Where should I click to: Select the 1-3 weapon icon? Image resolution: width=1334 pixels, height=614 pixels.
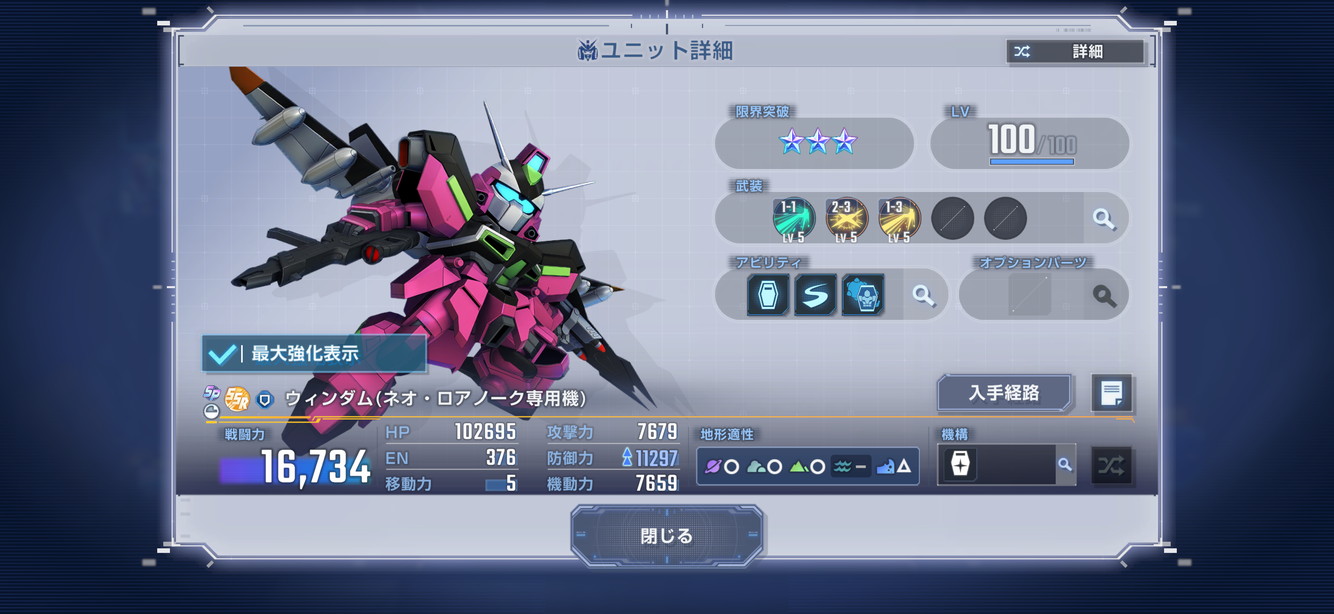[x=899, y=219]
